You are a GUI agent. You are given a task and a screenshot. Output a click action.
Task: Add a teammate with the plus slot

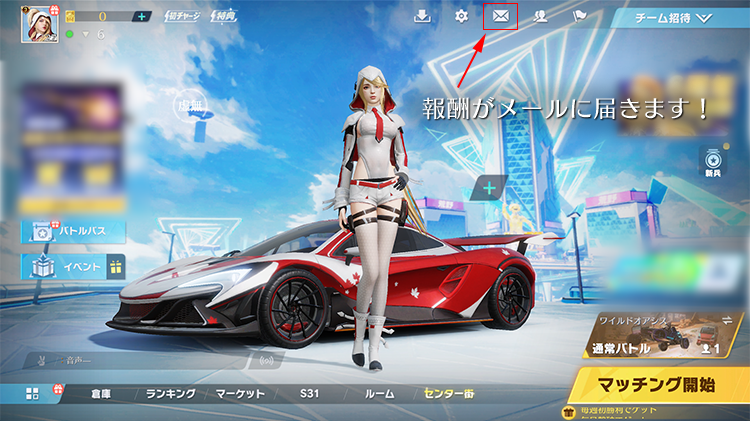coord(490,187)
